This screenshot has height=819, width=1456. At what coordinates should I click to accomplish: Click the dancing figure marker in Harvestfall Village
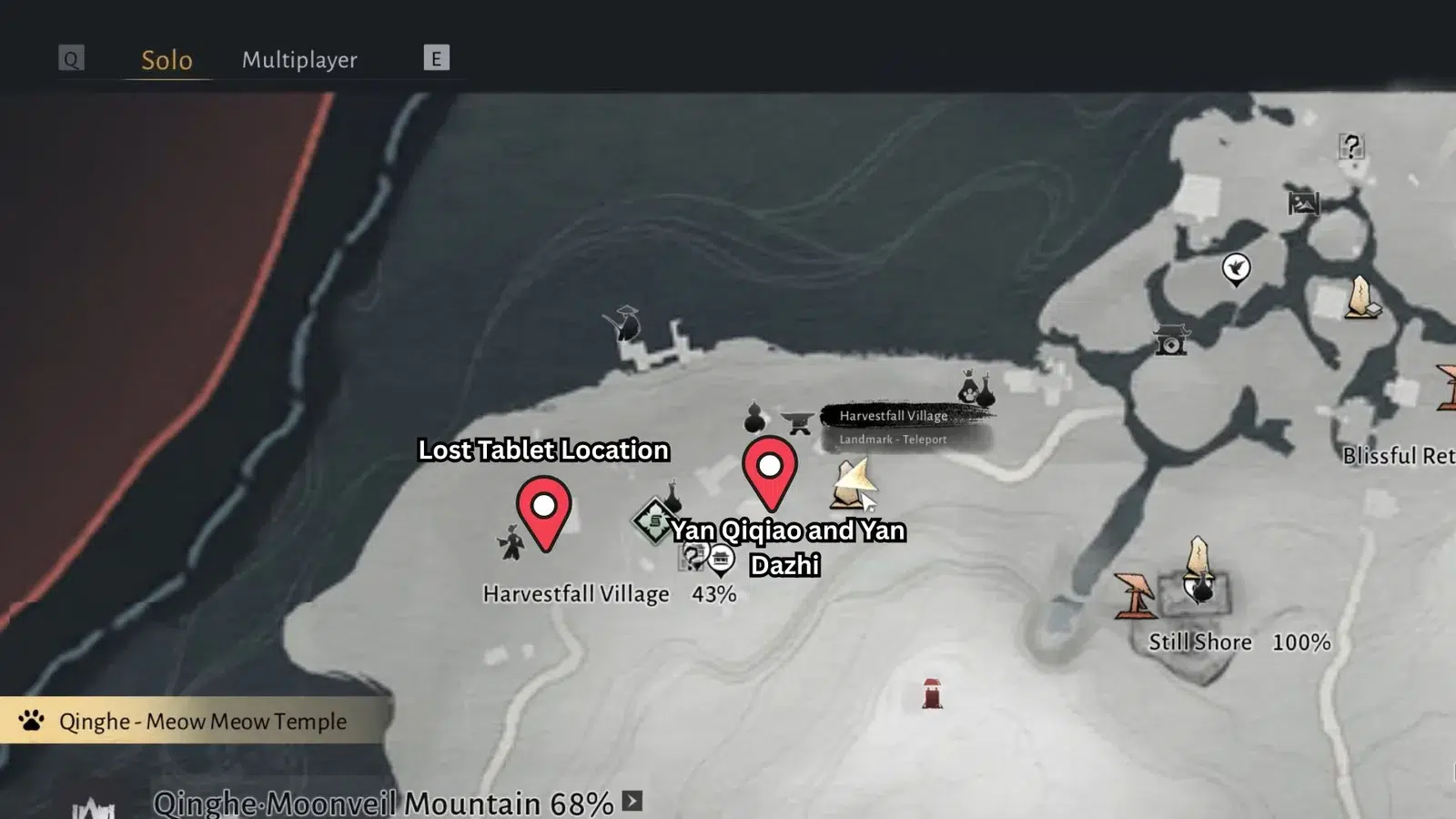(x=511, y=542)
